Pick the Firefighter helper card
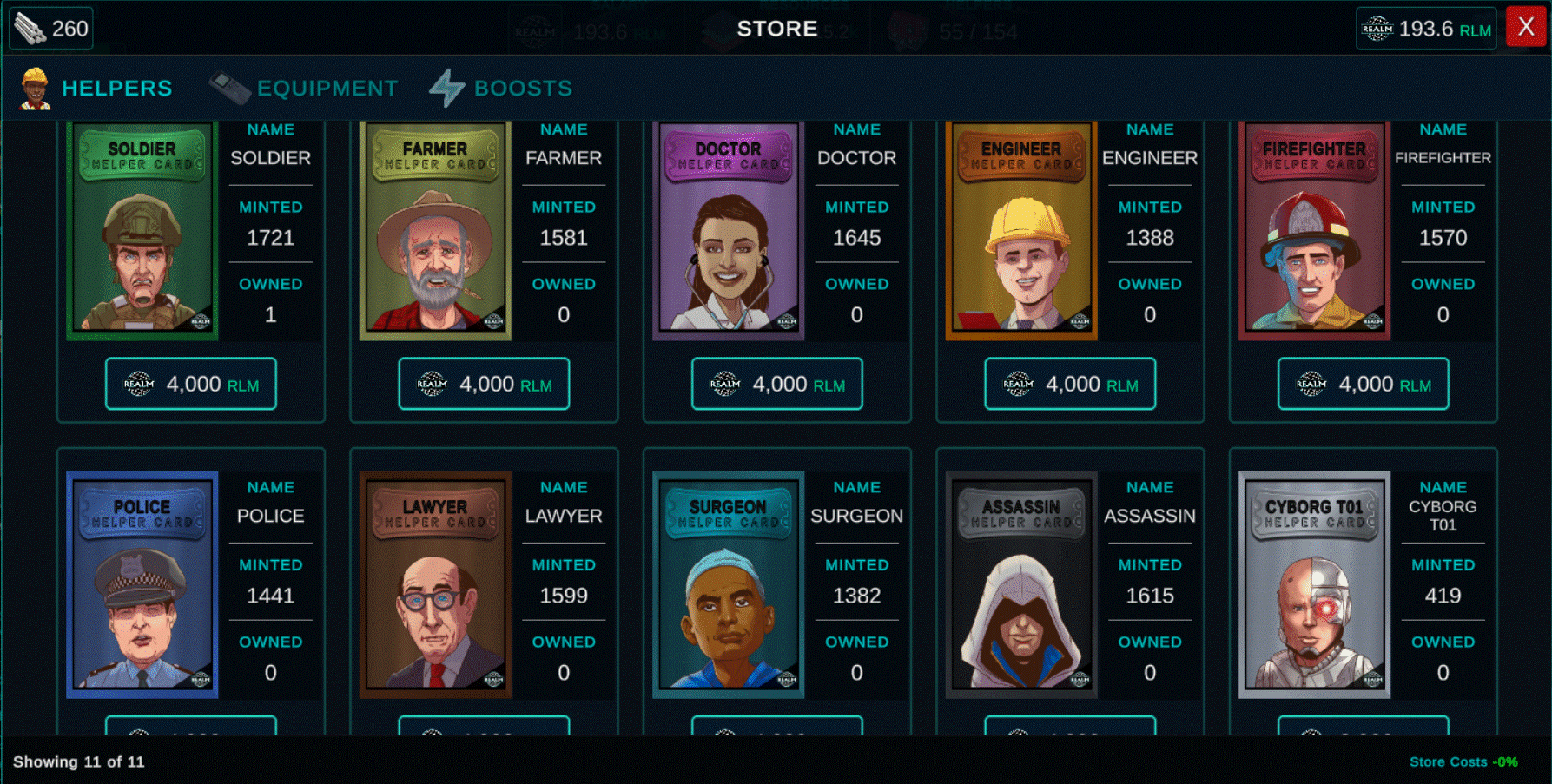 coord(1314,230)
